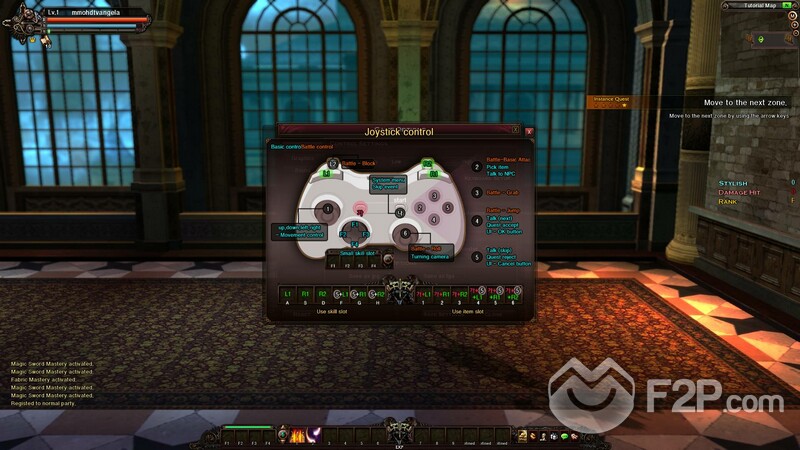Activate the flame skill in the hotbar
The image size is (800, 450).
tap(297, 435)
